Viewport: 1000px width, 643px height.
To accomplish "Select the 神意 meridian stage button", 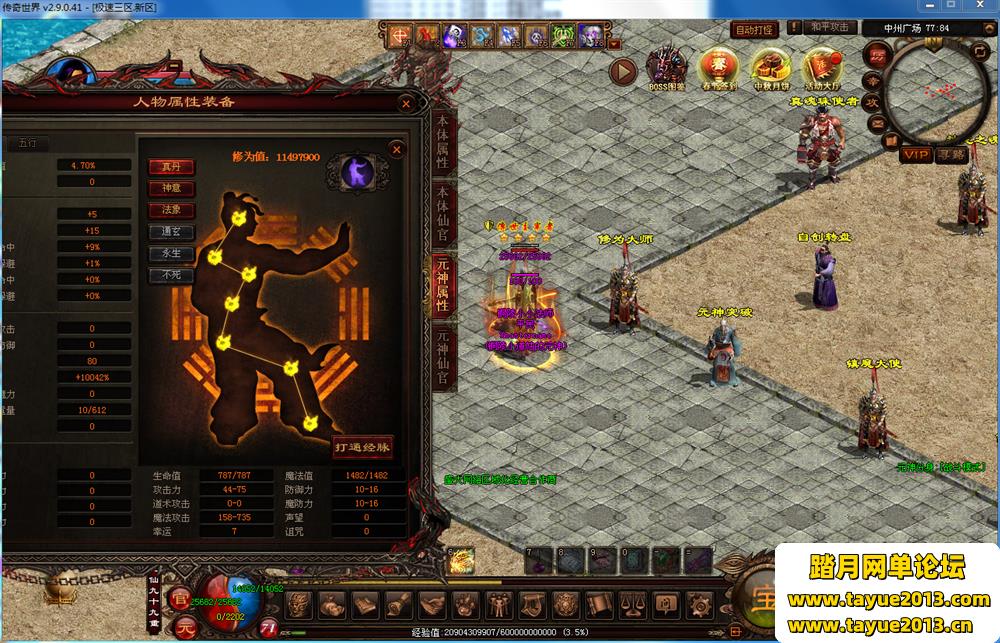I will [x=171, y=188].
